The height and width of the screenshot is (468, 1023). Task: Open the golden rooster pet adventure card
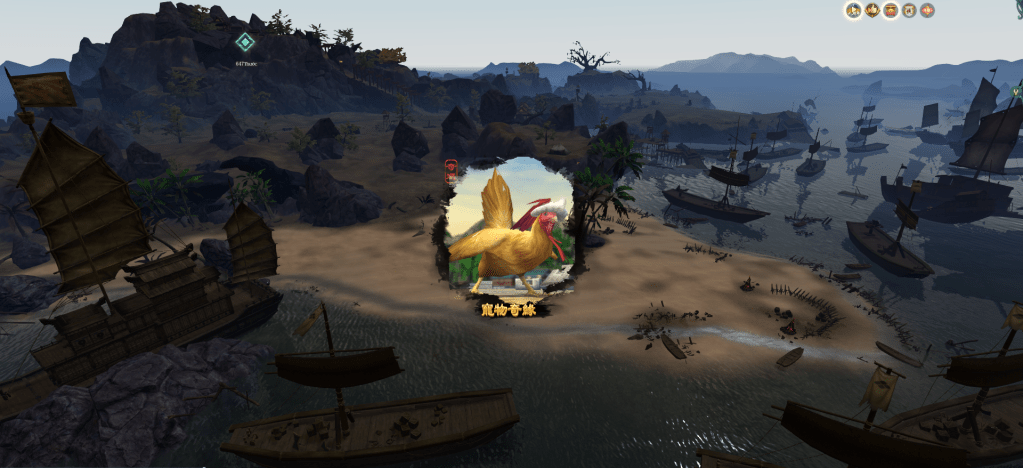[508, 233]
